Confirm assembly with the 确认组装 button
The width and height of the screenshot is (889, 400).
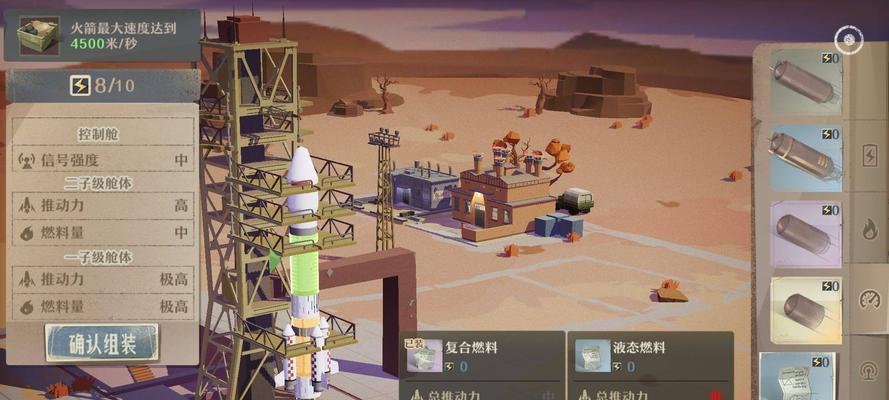[101, 343]
